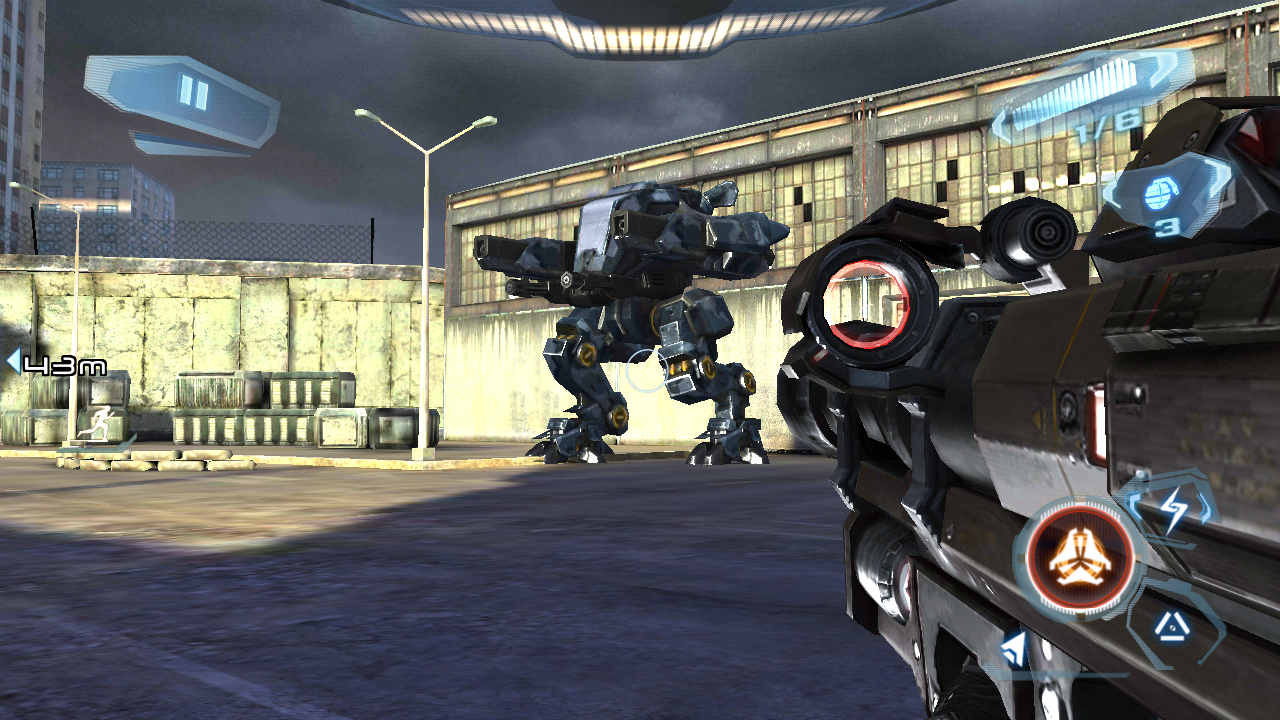The image size is (1280, 720).
Task: Tap the blue arrowhead icon beside fire button
Action: (1014, 651)
